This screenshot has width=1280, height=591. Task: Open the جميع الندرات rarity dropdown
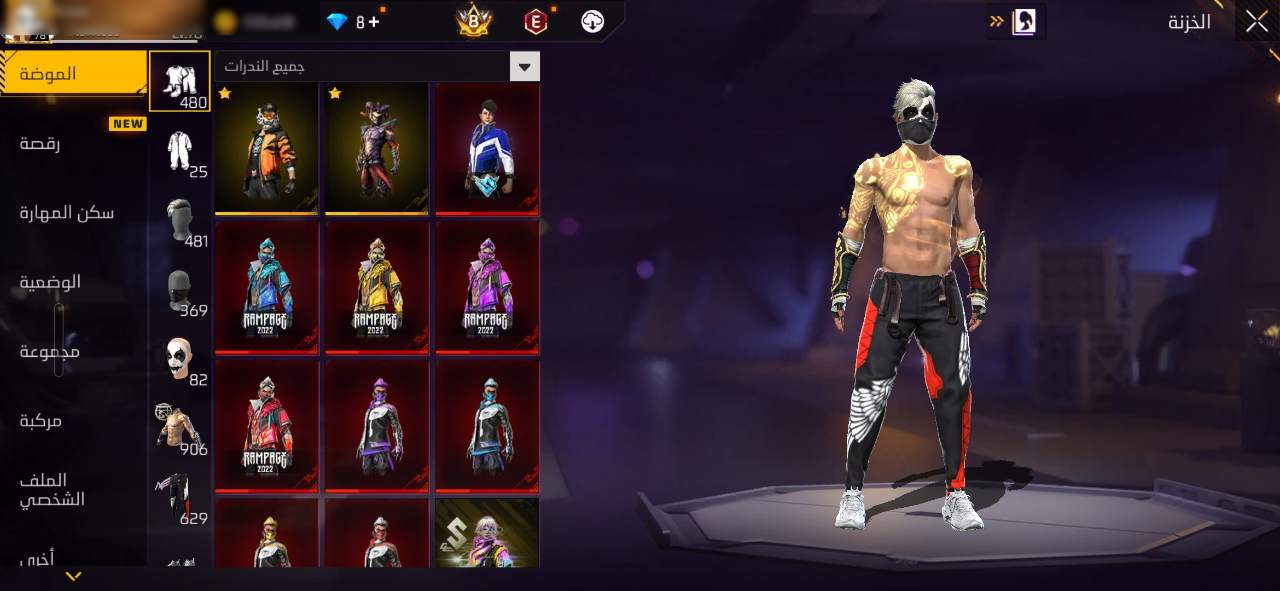point(377,67)
